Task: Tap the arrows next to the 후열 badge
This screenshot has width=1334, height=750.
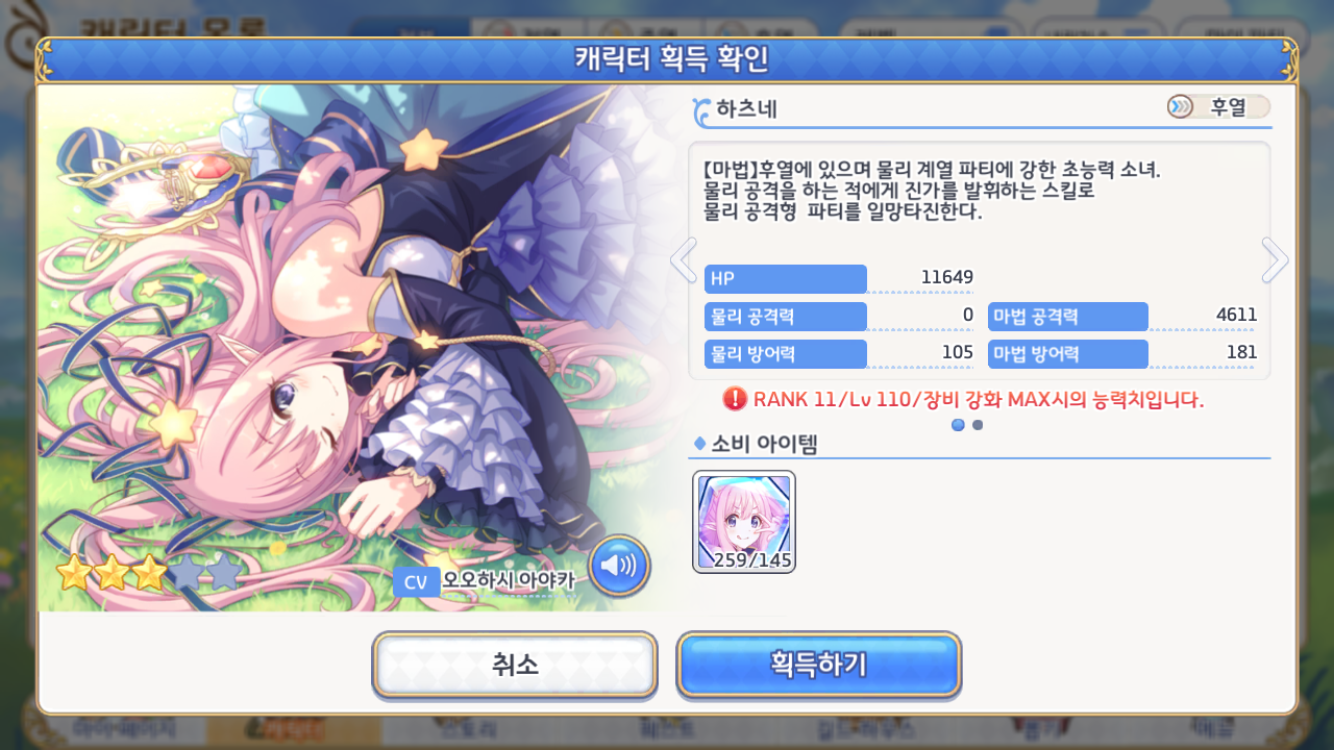Action: (x=1181, y=105)
